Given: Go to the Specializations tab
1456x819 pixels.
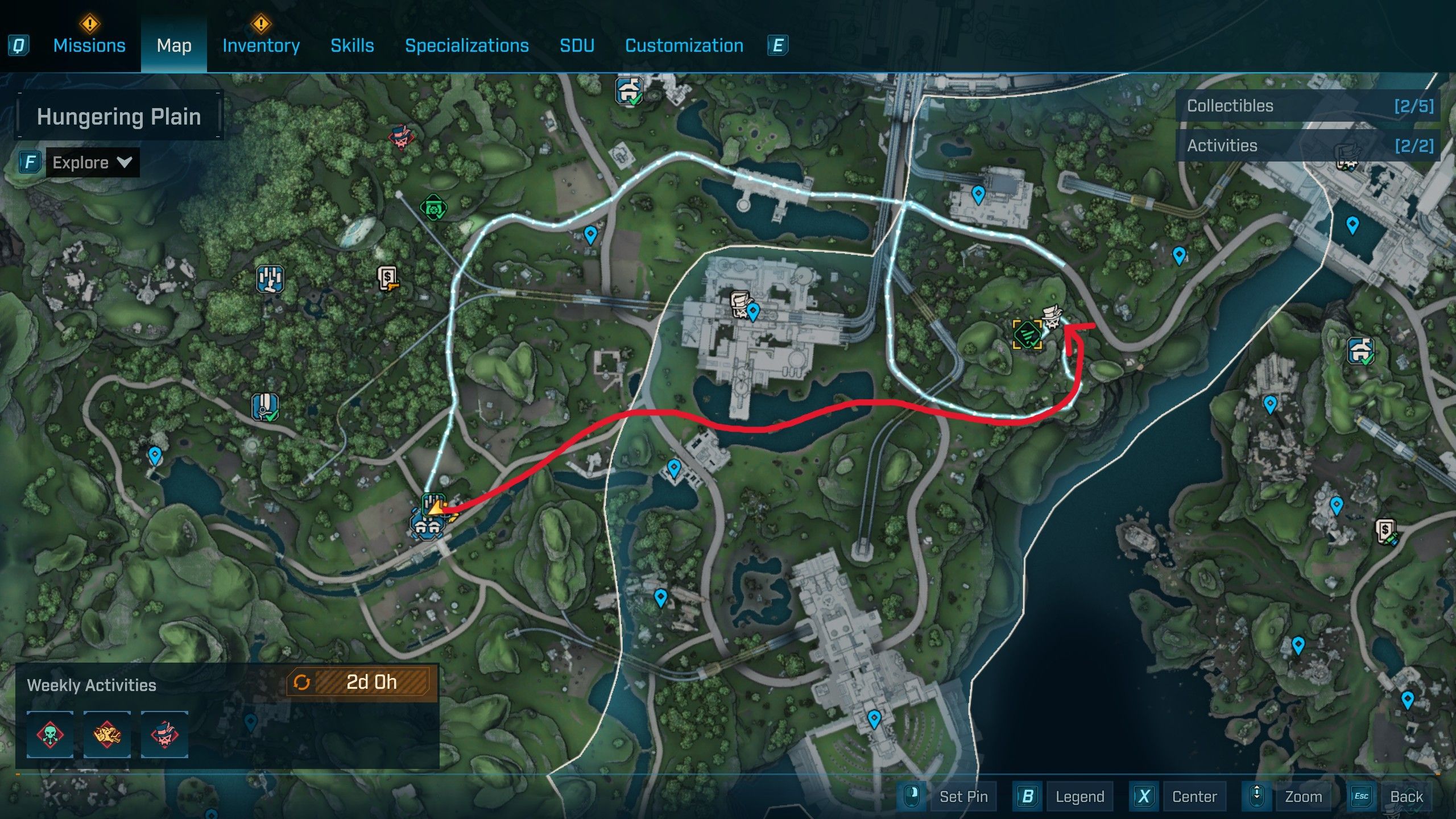Looking at the screenshot, I should click(x=466, y=45).
